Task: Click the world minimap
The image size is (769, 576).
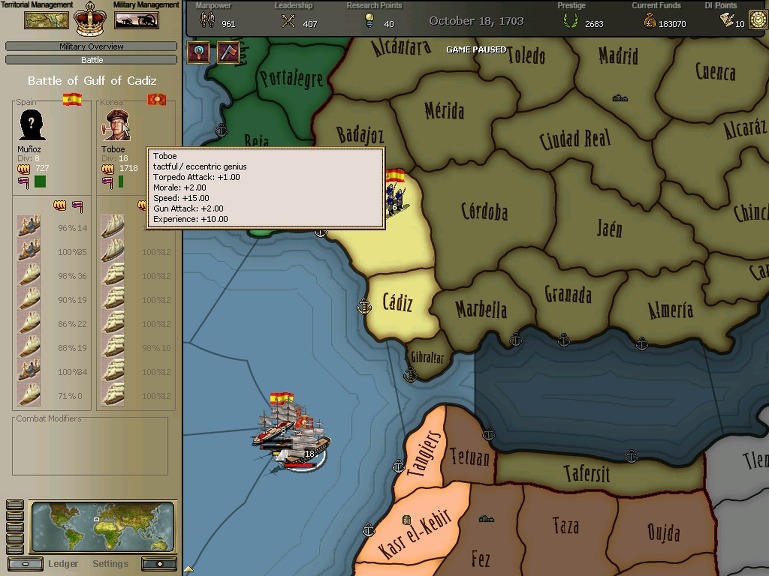Action: click(102, 526)
